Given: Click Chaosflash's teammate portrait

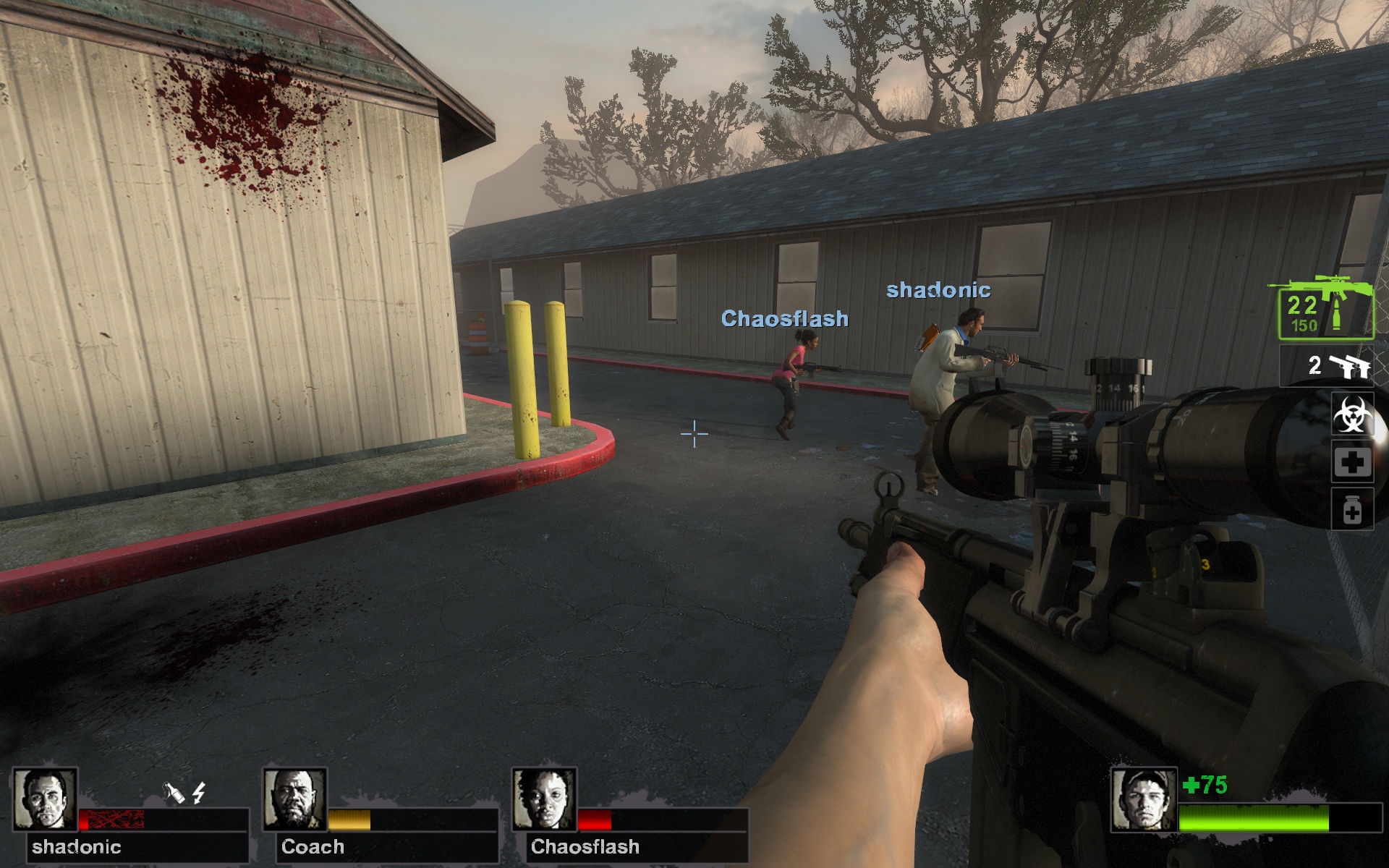Looking at the screenshot, I should tap(544, 799).
